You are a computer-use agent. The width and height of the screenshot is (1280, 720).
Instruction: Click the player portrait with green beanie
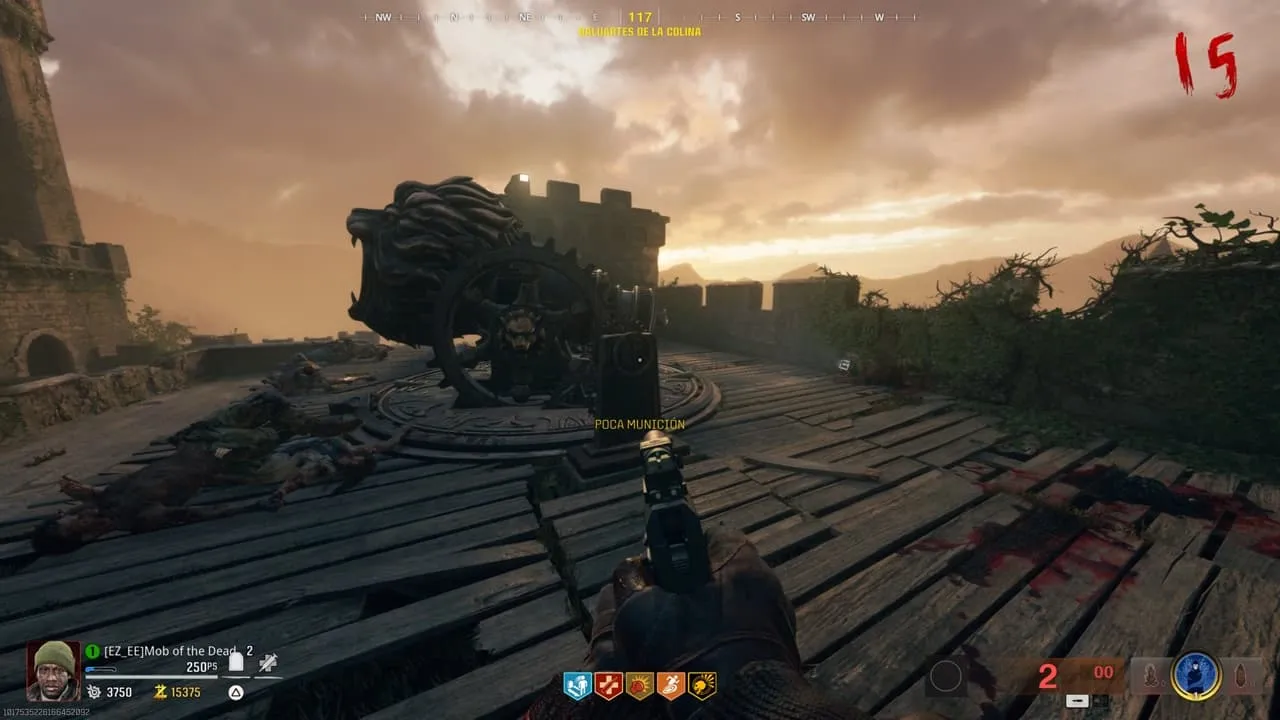click(x=53, y=670)
